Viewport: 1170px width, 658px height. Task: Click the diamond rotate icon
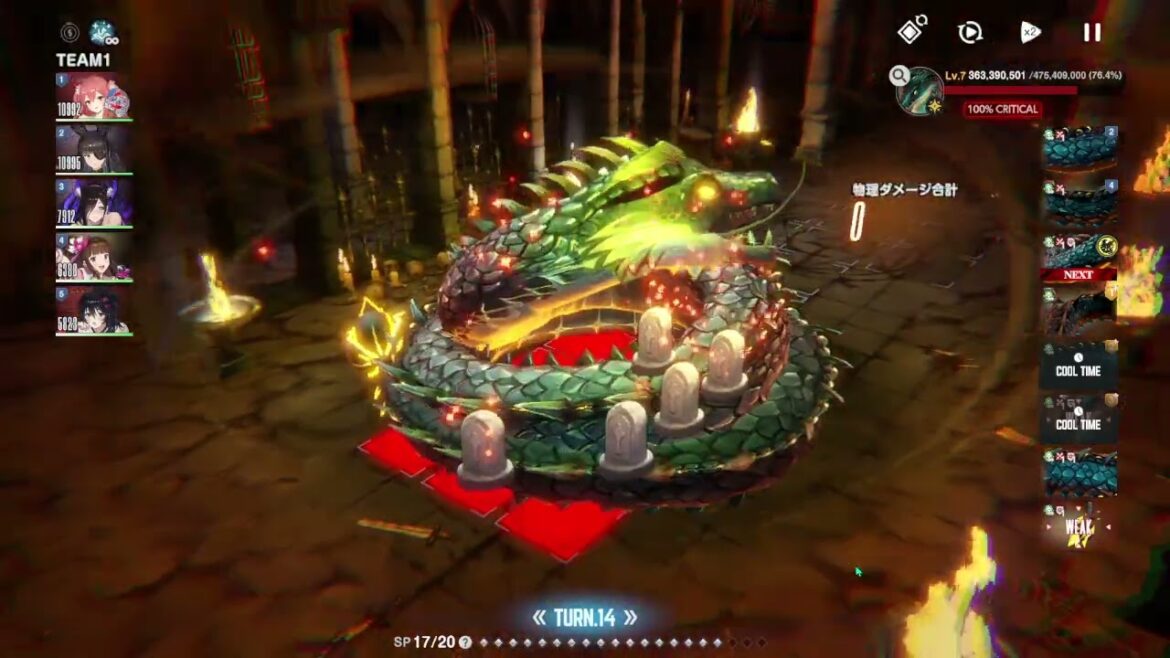tap(910, 32)
